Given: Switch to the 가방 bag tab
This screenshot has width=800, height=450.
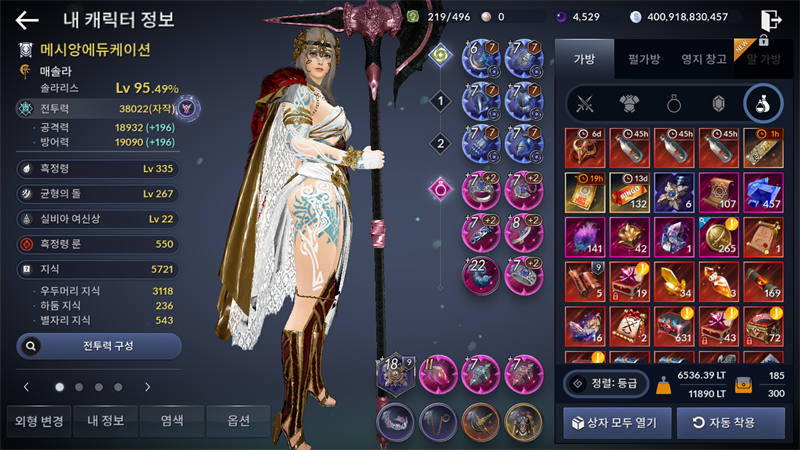Looking at the screenshot, I should [x=584, y=59].
